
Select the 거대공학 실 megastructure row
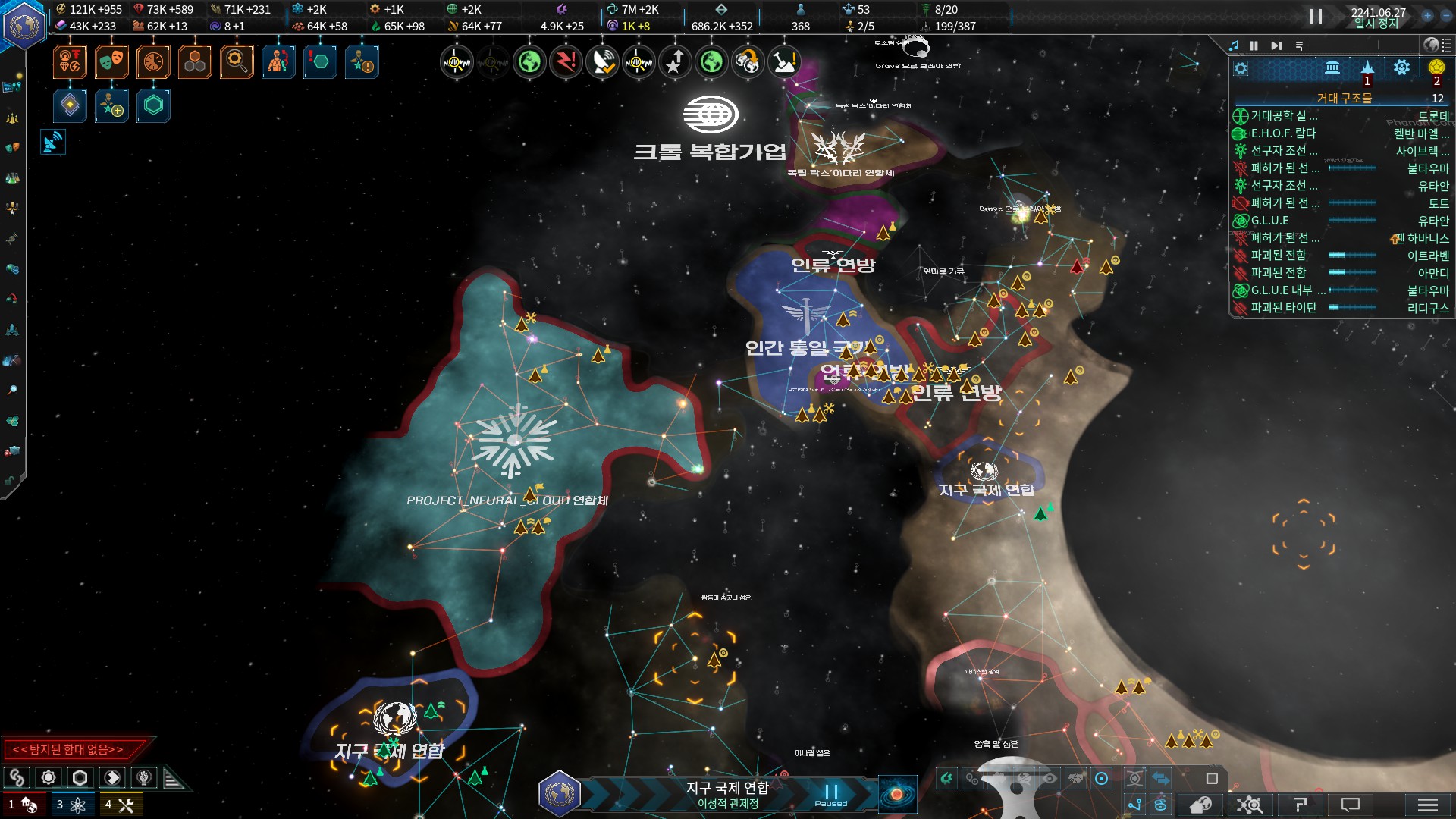(x=1283, y=116)
